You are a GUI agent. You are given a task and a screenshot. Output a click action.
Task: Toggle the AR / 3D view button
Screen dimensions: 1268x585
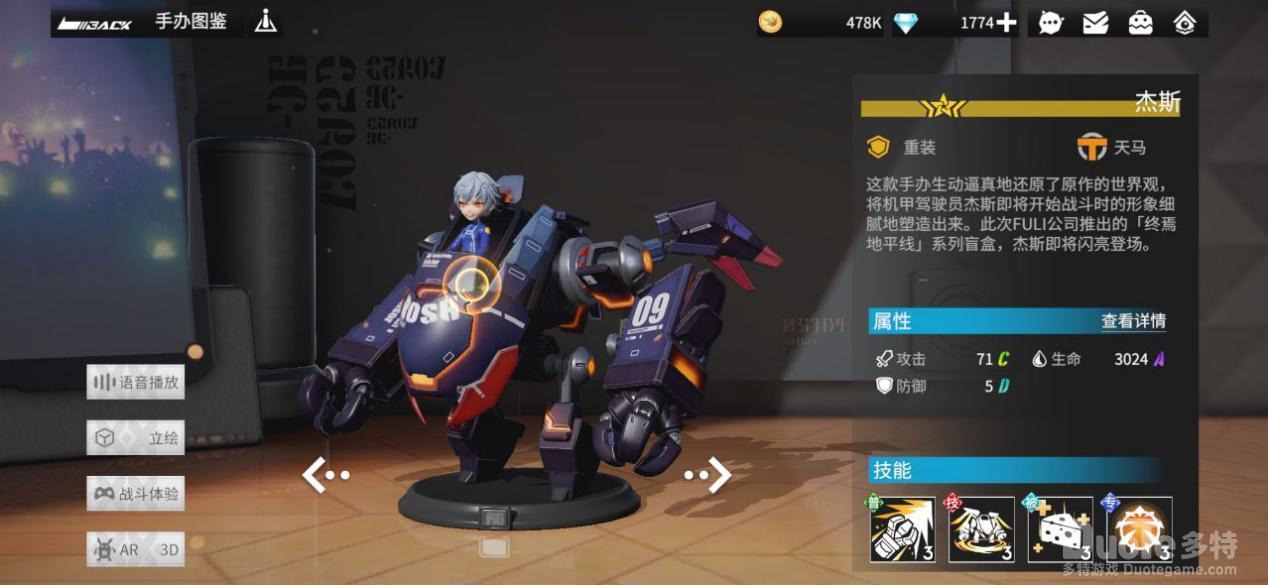136,549
